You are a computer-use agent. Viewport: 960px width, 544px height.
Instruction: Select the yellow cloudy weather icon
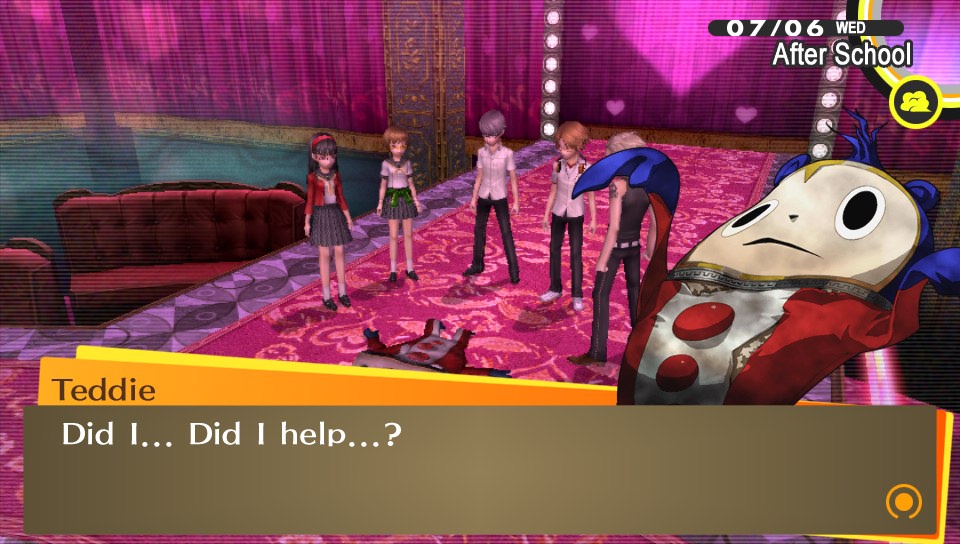(x=915, y=103)
